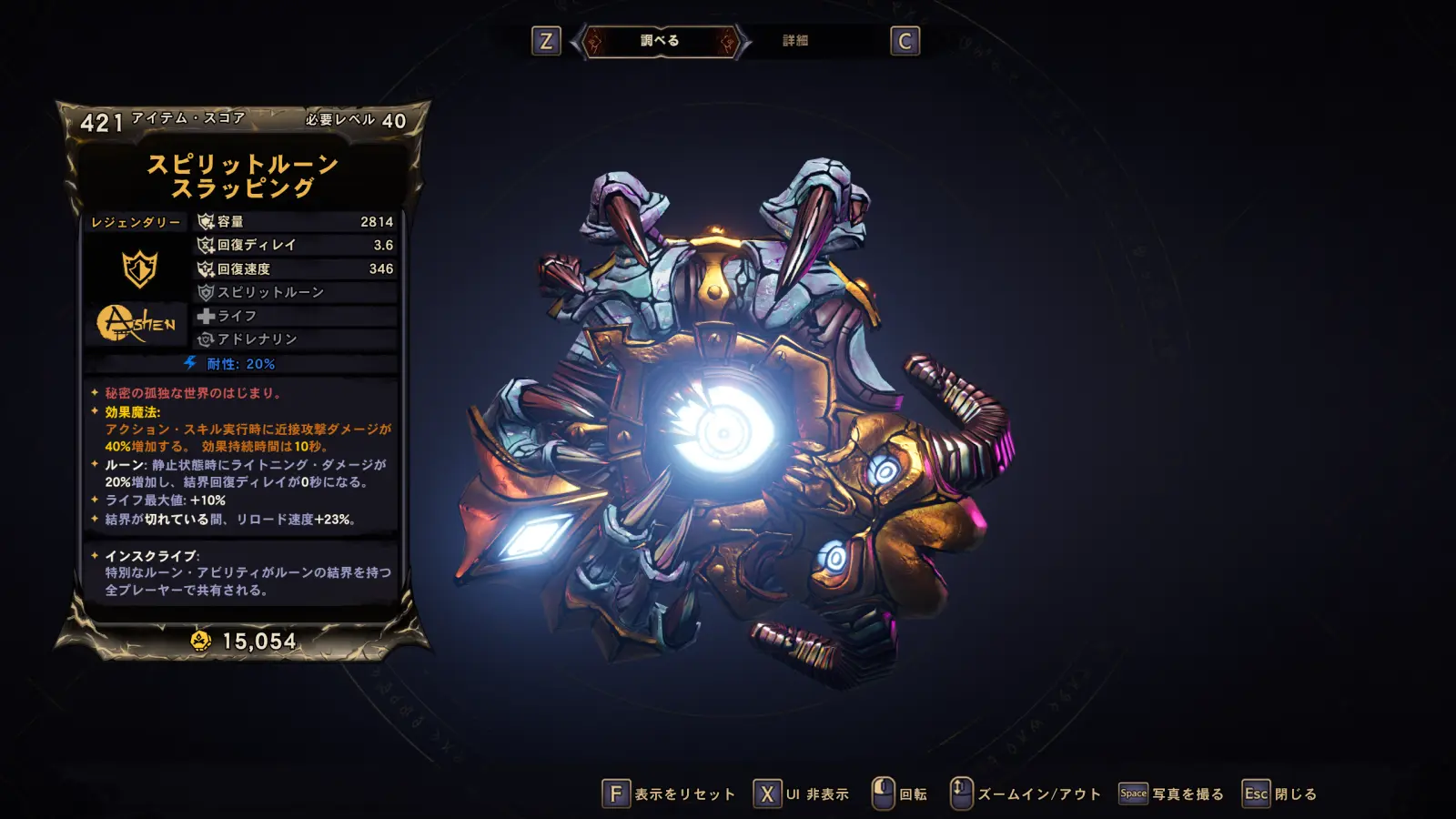The image size is (1456, 819).
Task: Open the 詳細 details tab
Action: (x=795, y=41)
